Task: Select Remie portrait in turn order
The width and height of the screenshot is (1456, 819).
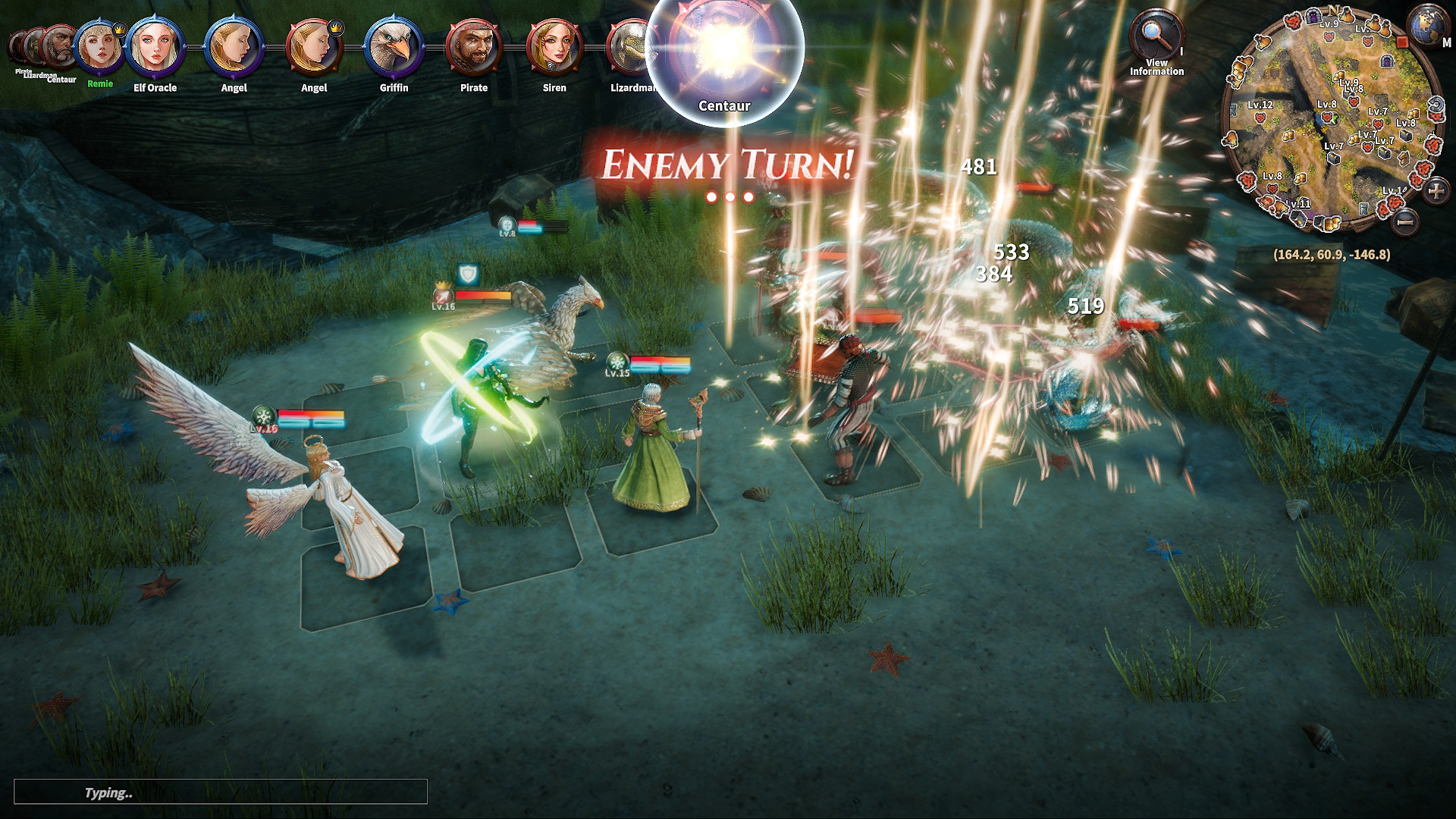Action: pos(99,47)
